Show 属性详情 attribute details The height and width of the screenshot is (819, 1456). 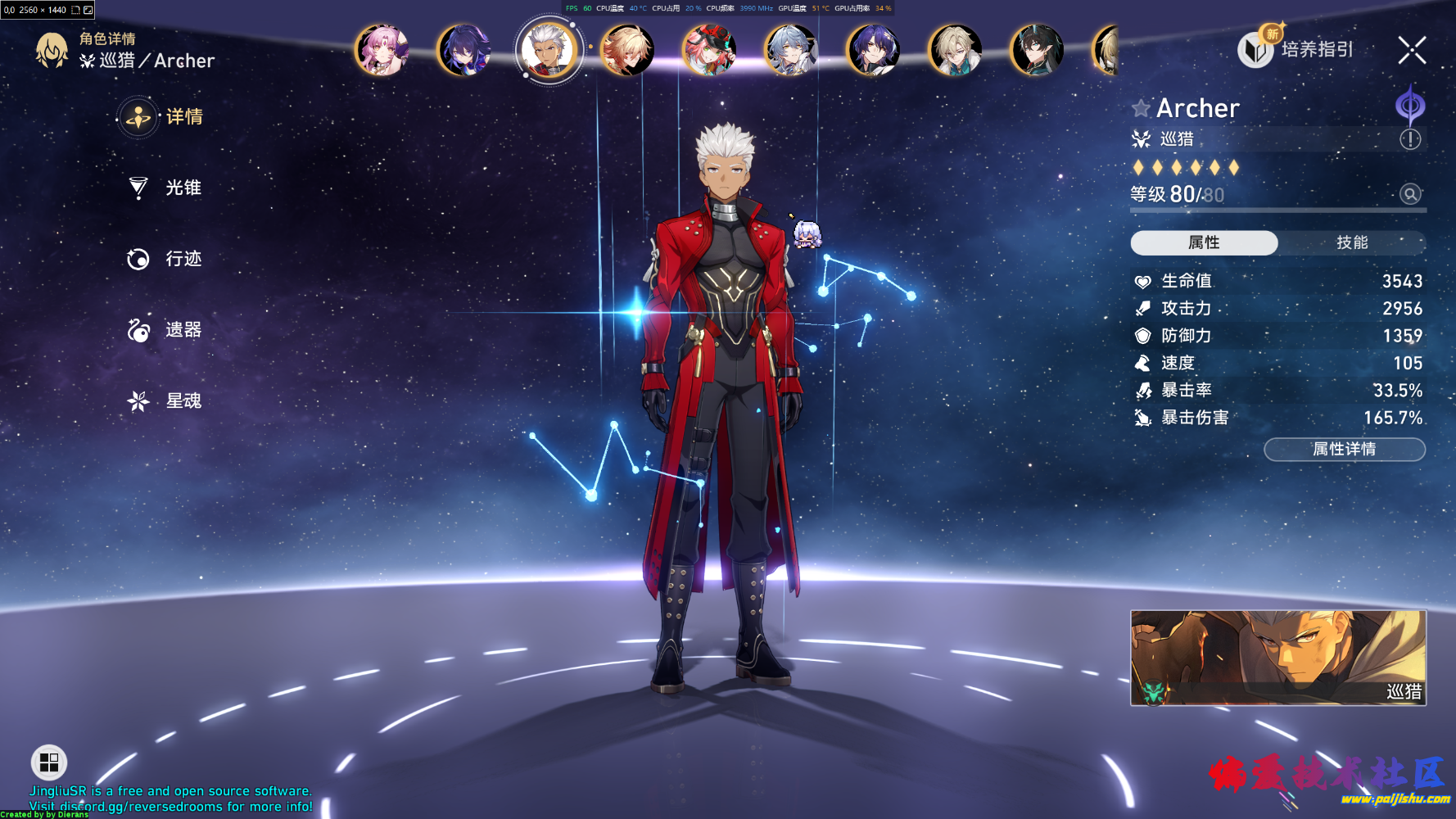[1344, 449]
